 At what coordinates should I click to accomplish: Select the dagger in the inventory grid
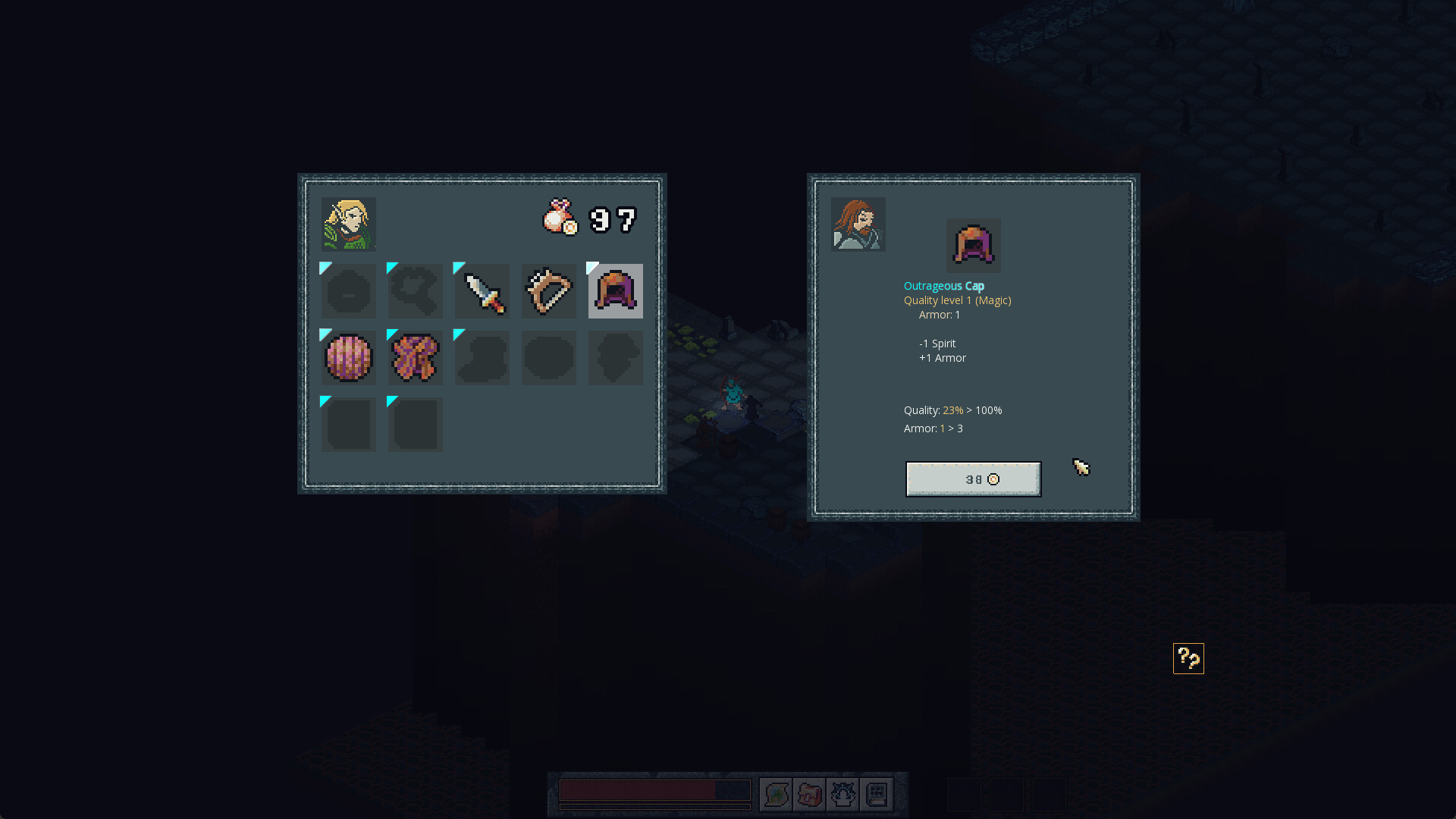[482, 291]
